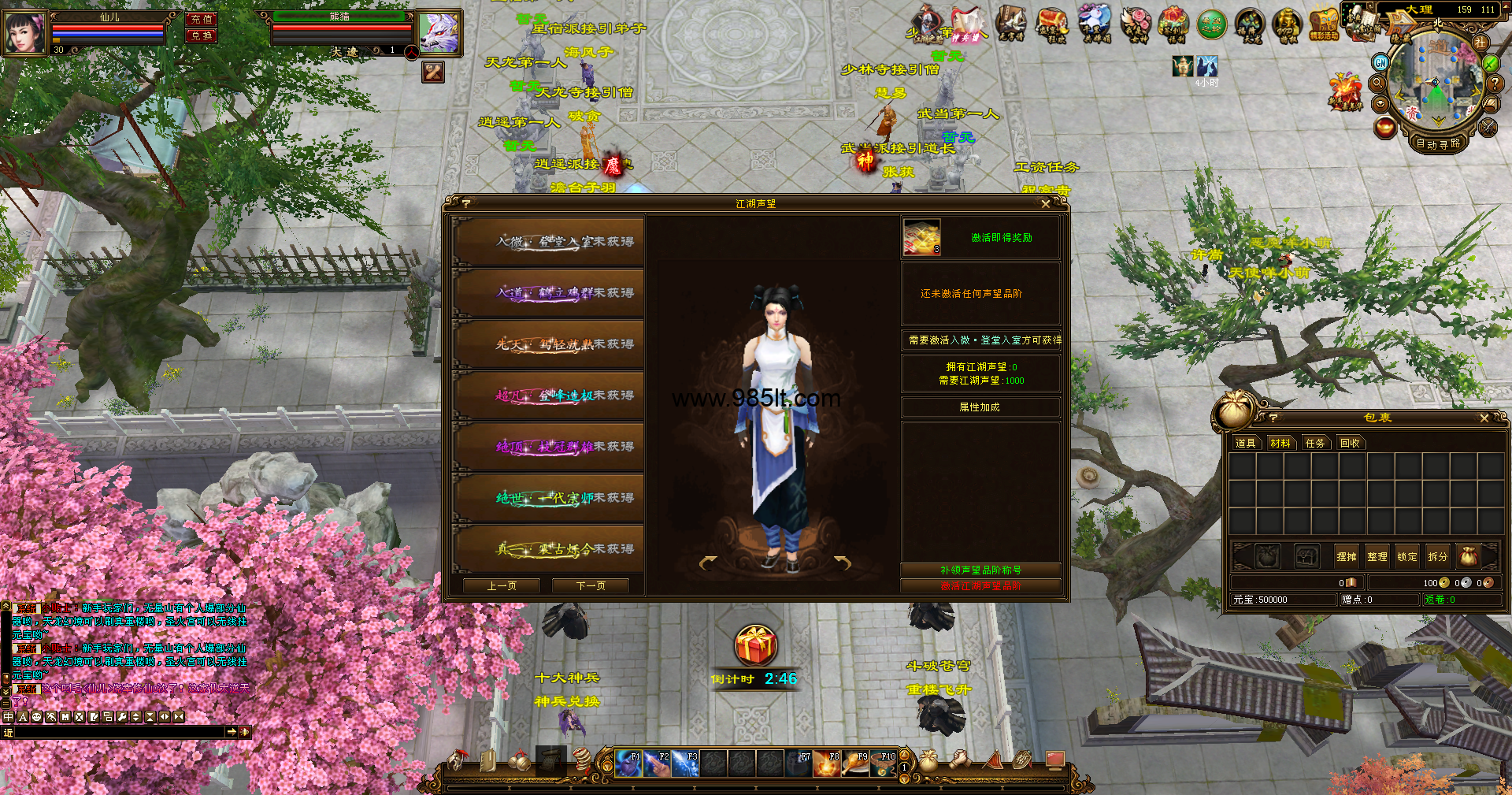Screen dimensions: 1512x795
Task: Switch to the 材料 materials tab
Action: 1280,443
